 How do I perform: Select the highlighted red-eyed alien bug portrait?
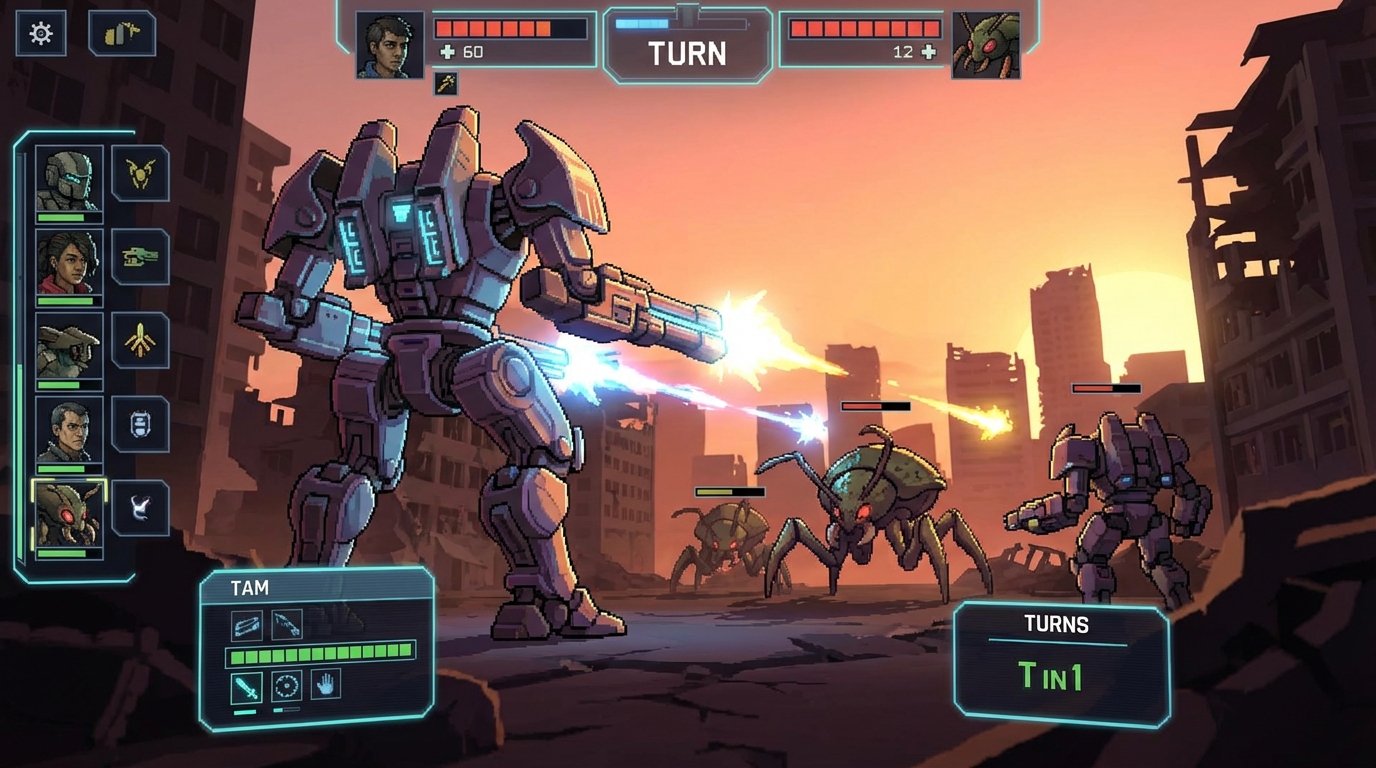click(69, 514)
